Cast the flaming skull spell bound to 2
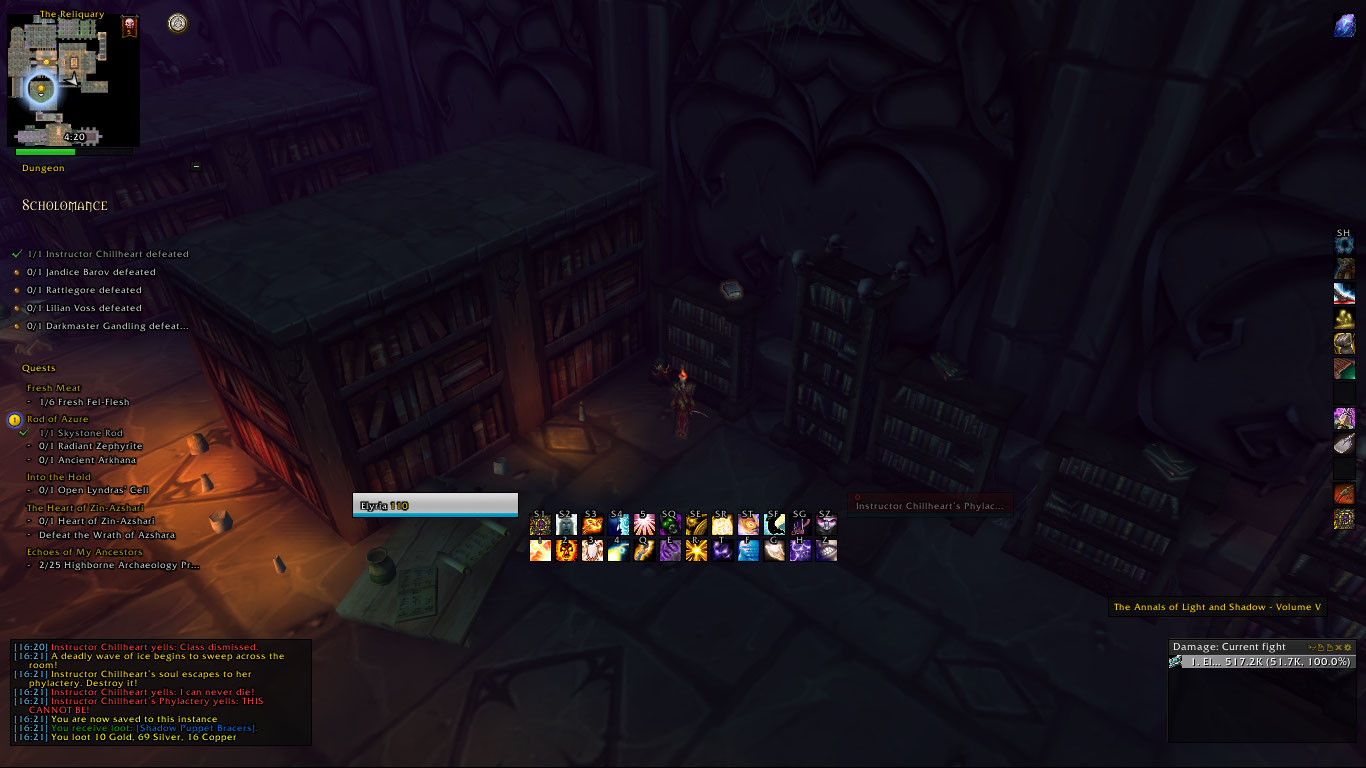This screenshot has width=1366, height=768. [x=566, y=550]
